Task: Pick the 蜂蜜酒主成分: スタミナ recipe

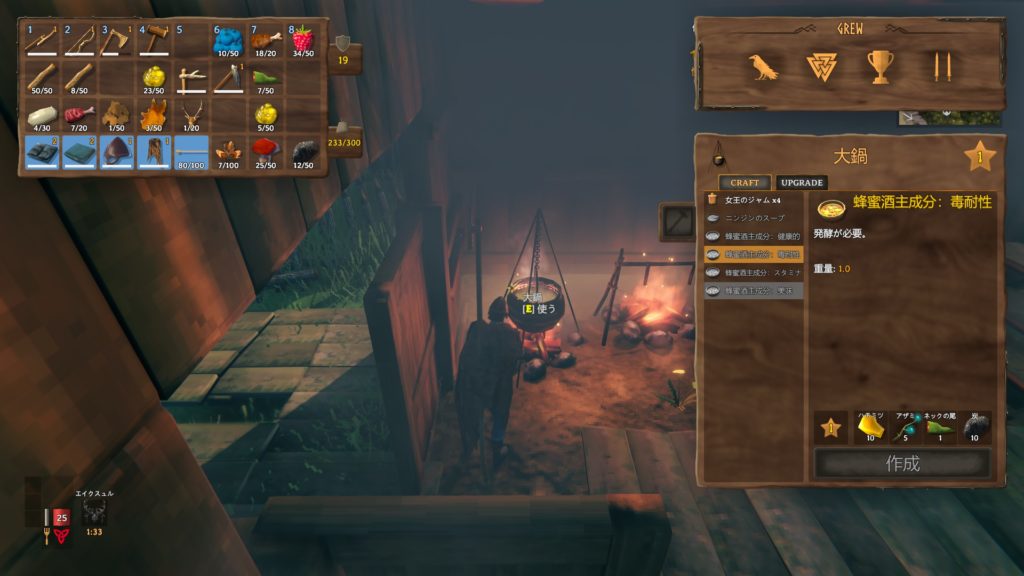Action: (753, 272)
